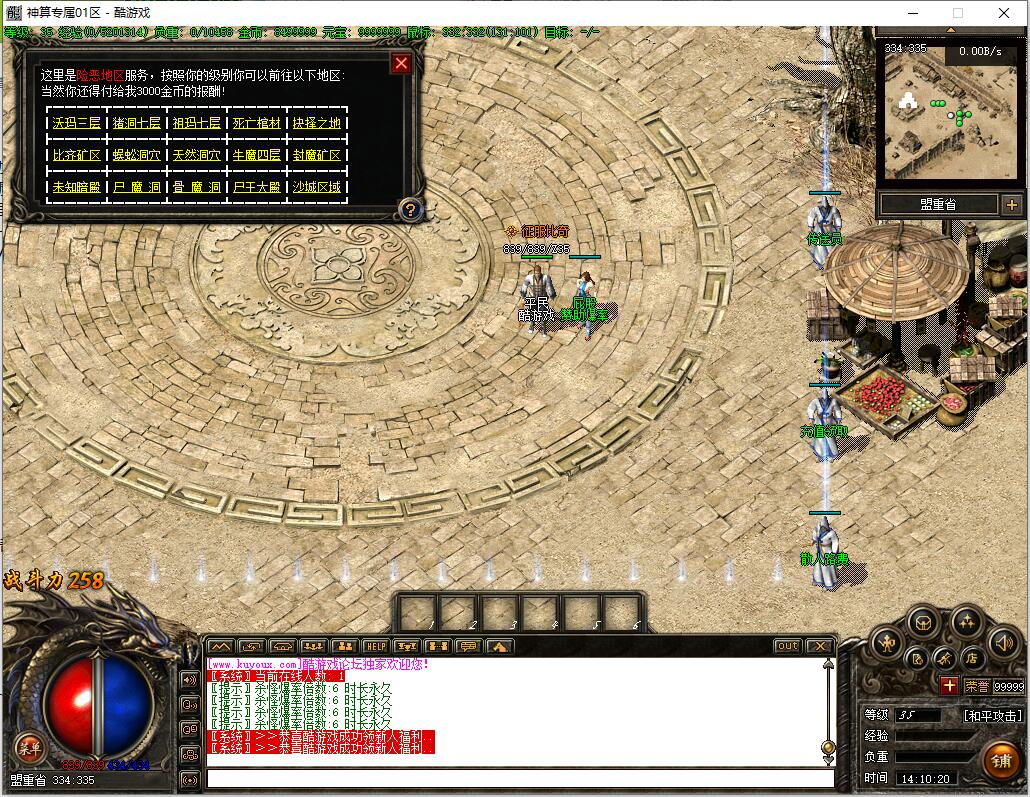Pick the 比奇矿区 destination link
This screenshot has width=1030, height=797.
(77, 155)
